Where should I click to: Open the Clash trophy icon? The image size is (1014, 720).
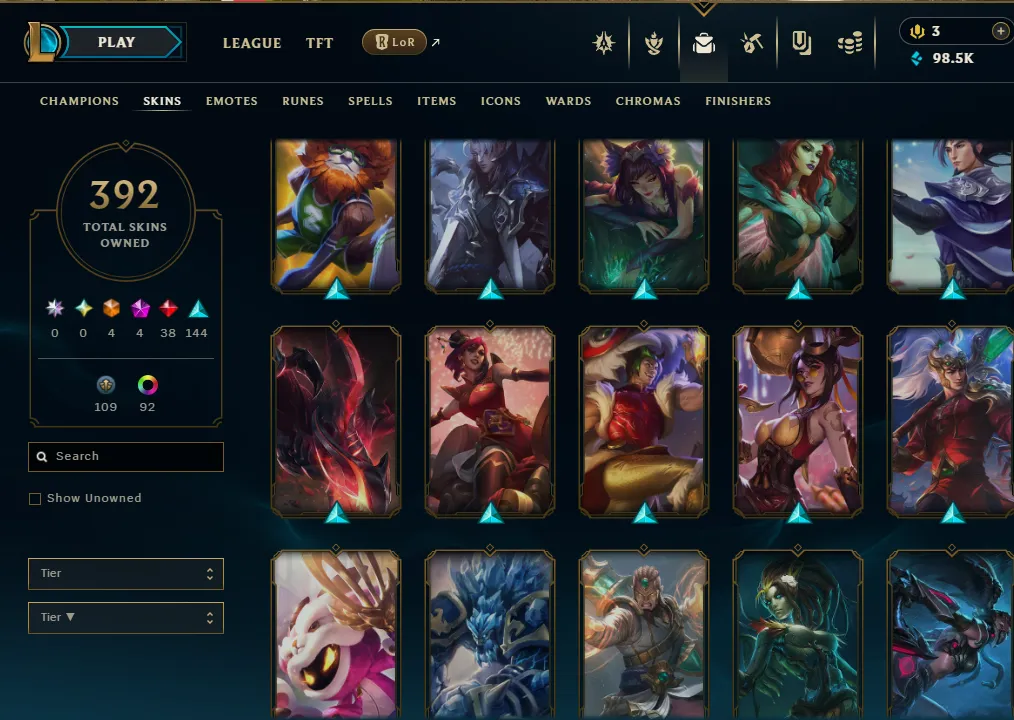[x=654, y=43]
